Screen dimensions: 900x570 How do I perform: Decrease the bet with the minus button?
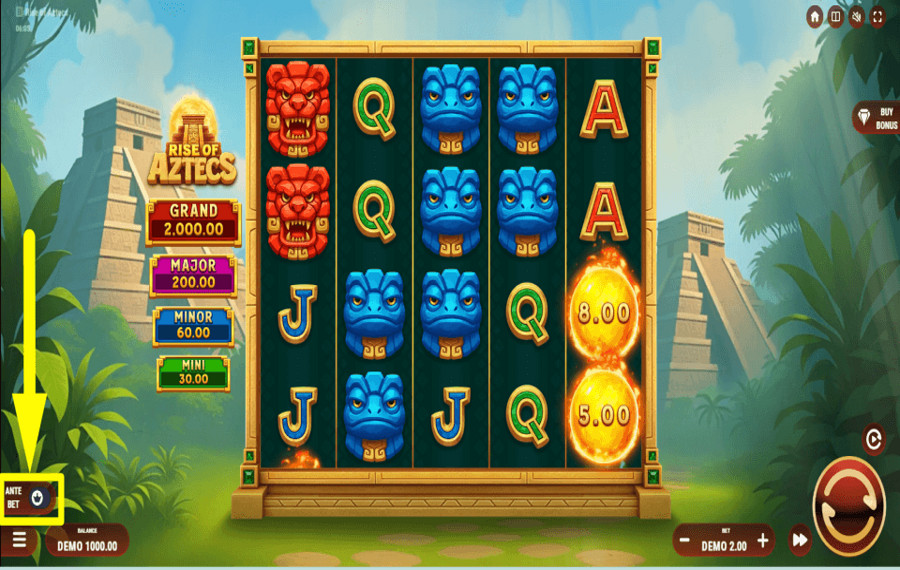(685, 540)
